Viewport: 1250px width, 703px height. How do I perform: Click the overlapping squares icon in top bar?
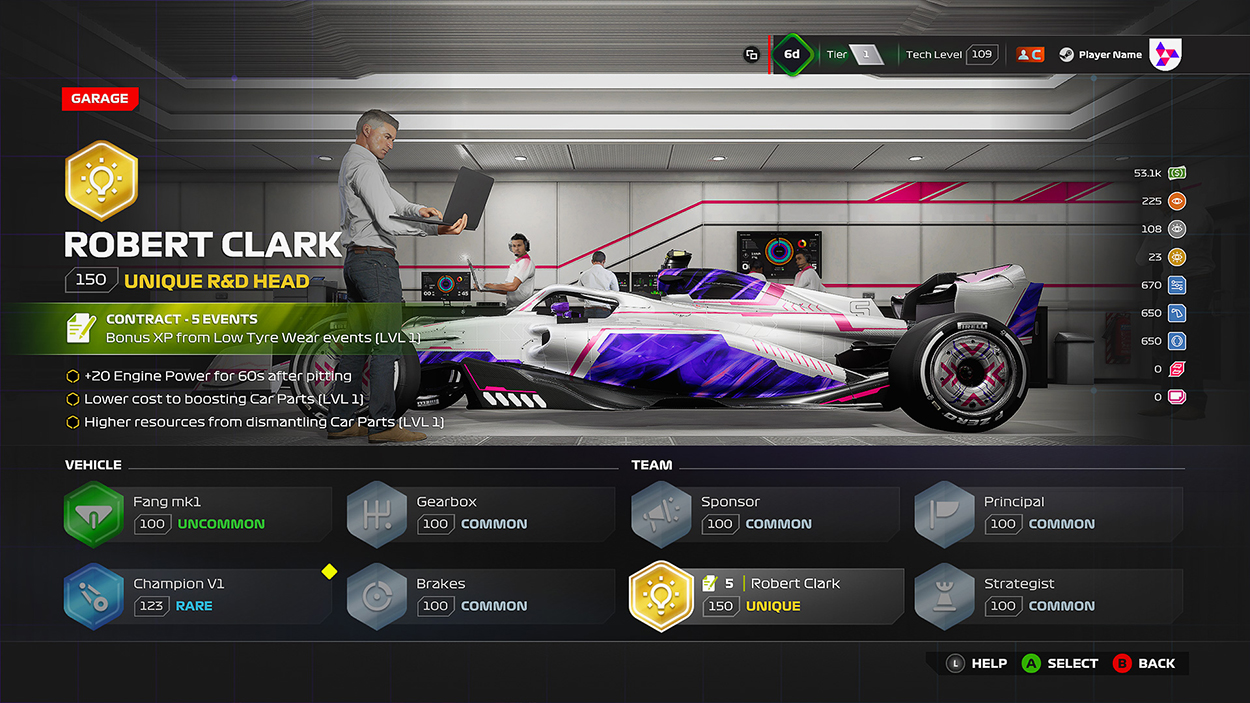[x=751, y=55]
